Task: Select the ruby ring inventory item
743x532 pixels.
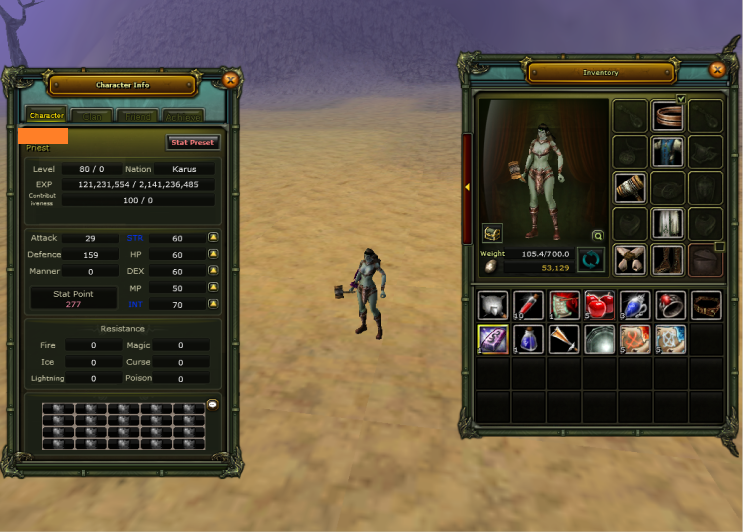Action: click(x=670, y=305)
